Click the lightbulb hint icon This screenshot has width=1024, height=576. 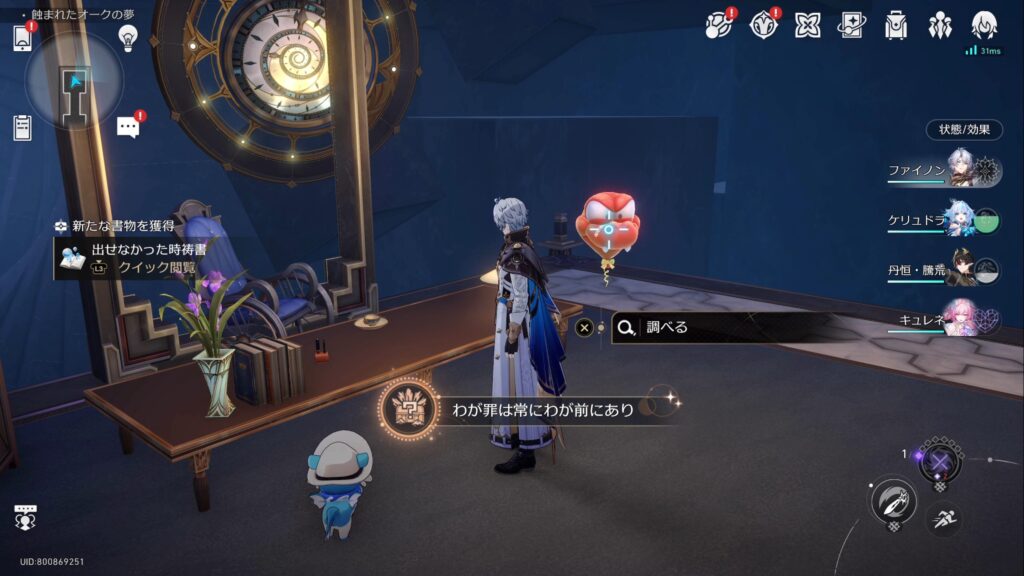[x=127, y=38]
